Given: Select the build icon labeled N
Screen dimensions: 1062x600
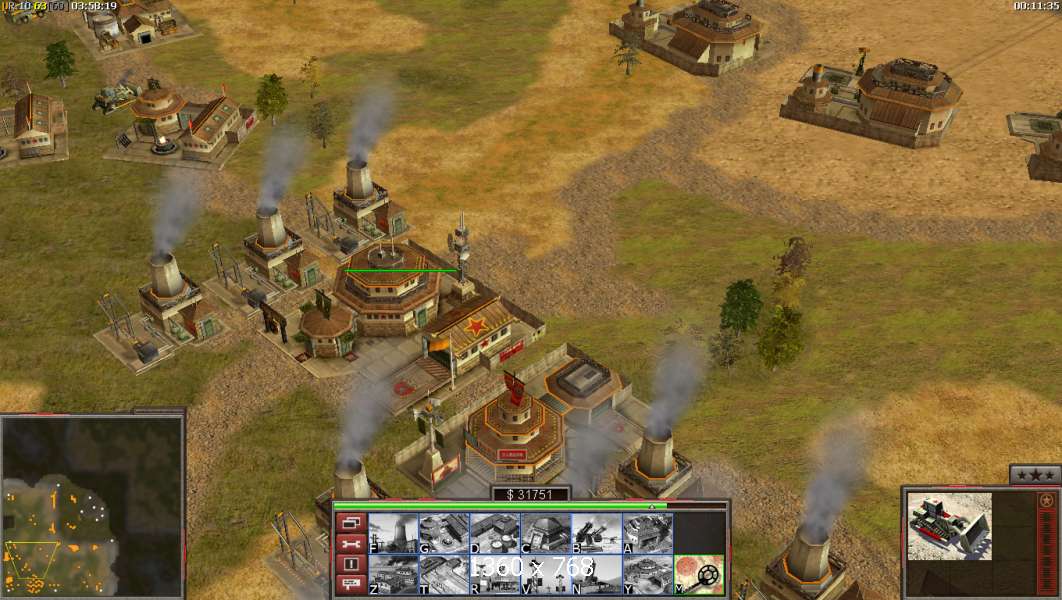Looking at the screenshot, I should pos(597,574).
